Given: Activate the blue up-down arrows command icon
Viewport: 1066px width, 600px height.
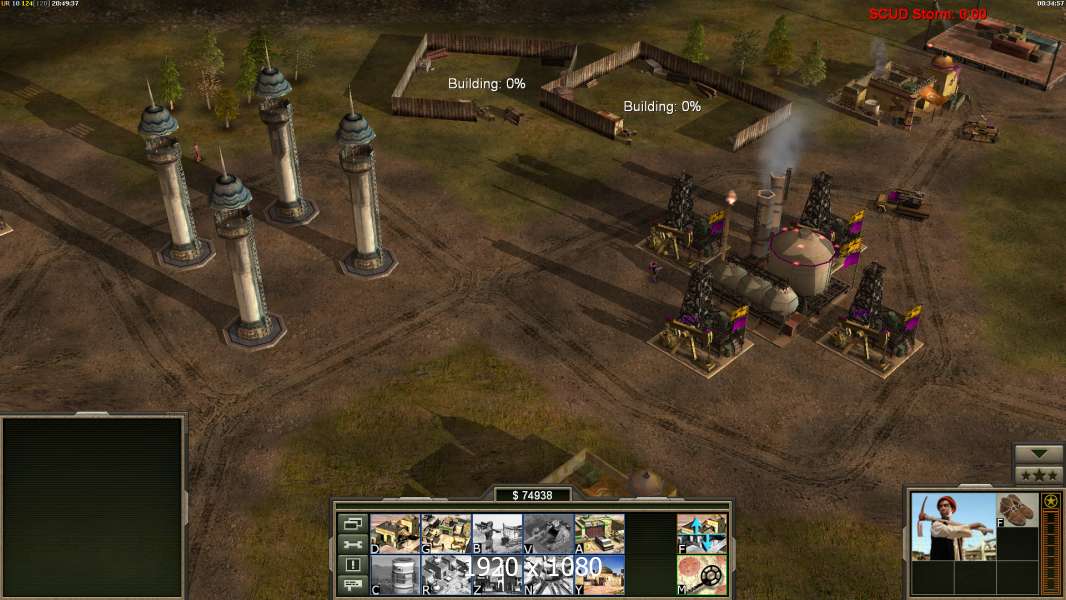Looking at the screenshot, I should tap(702, 533).
